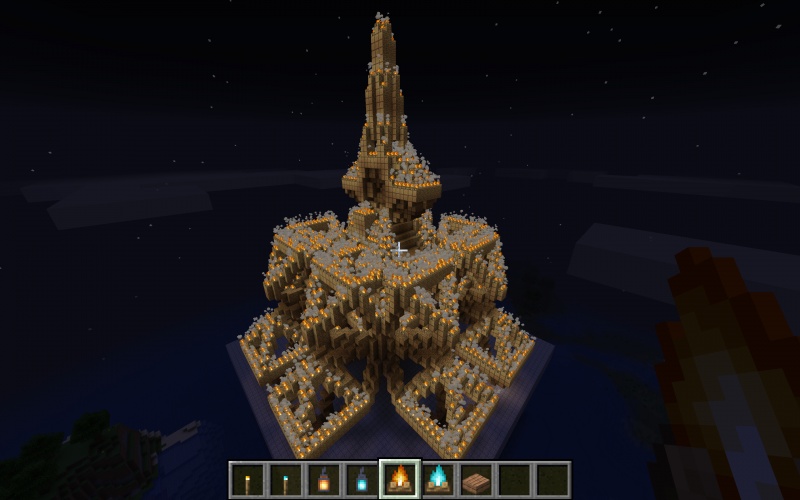Click the highlighted campfire hotbar slot
The image size is (800, 500).
pos(399,480)
